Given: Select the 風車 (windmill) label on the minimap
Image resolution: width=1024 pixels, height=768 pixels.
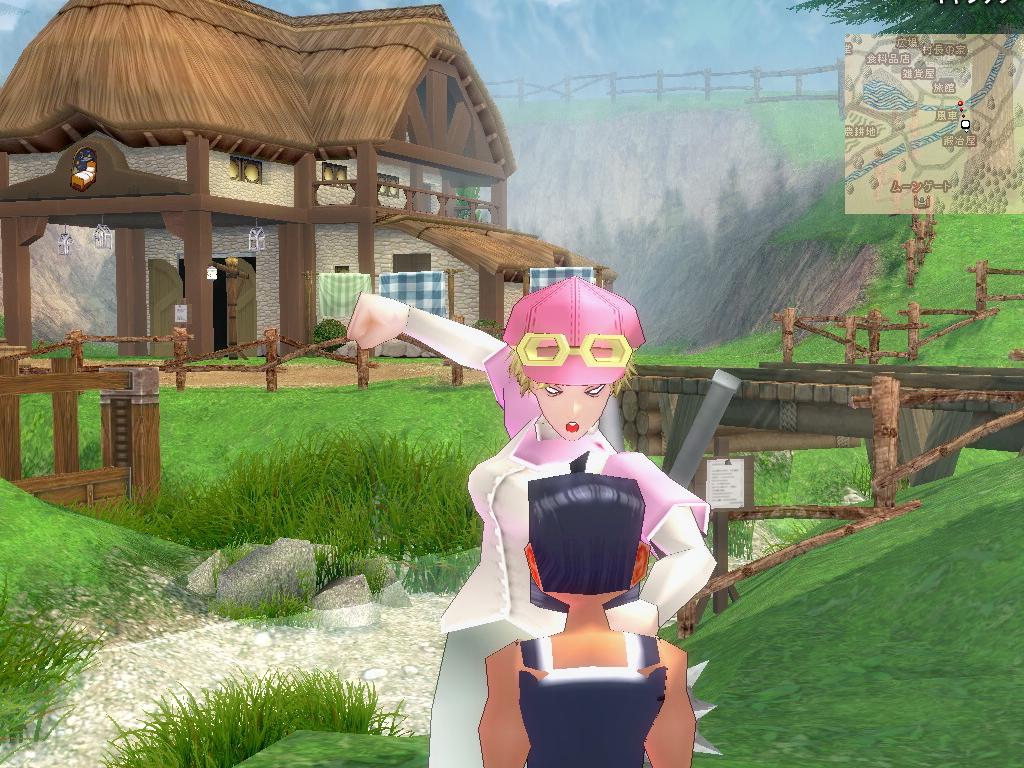Looking at the screenshot, I should (x=946, y=115).
